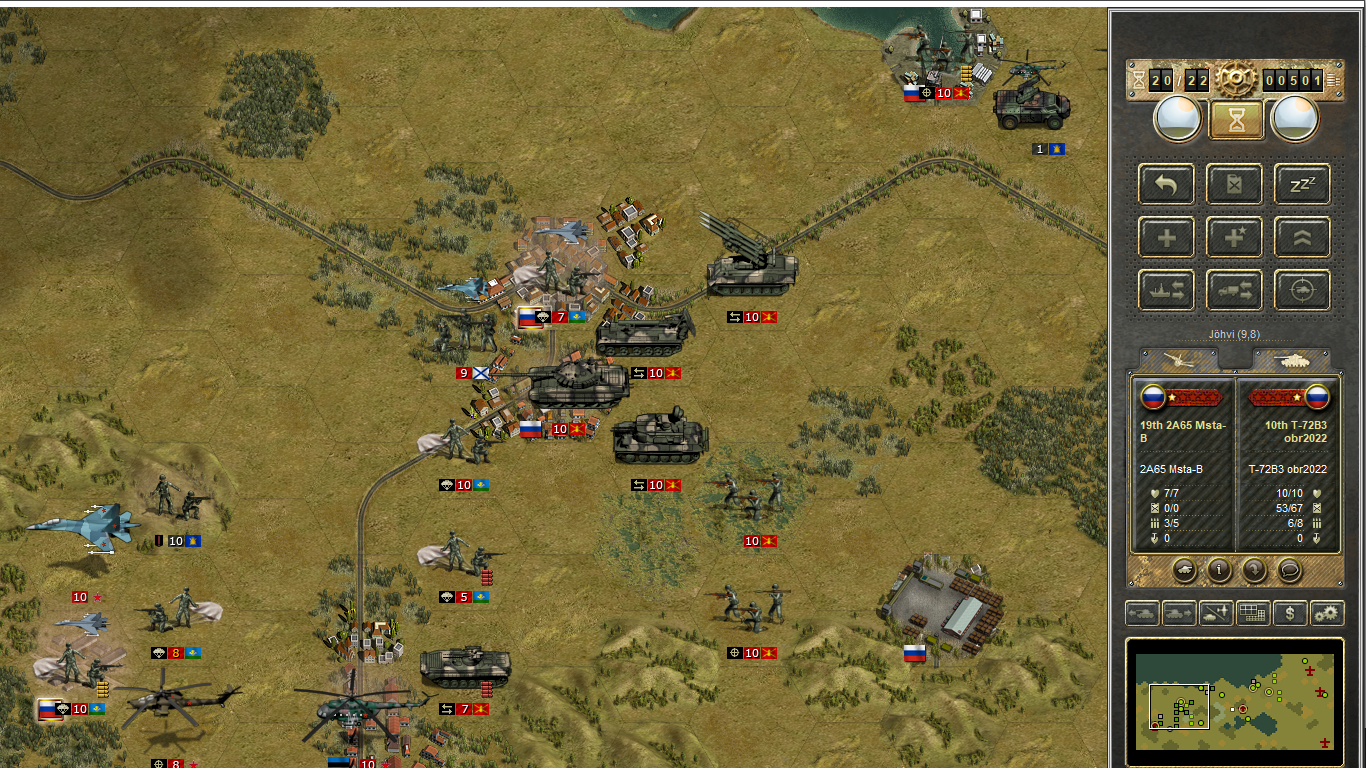Click the fuel canister resupply button
This screenshot has height=768, width=1366.
click(x=1234, y=184)
